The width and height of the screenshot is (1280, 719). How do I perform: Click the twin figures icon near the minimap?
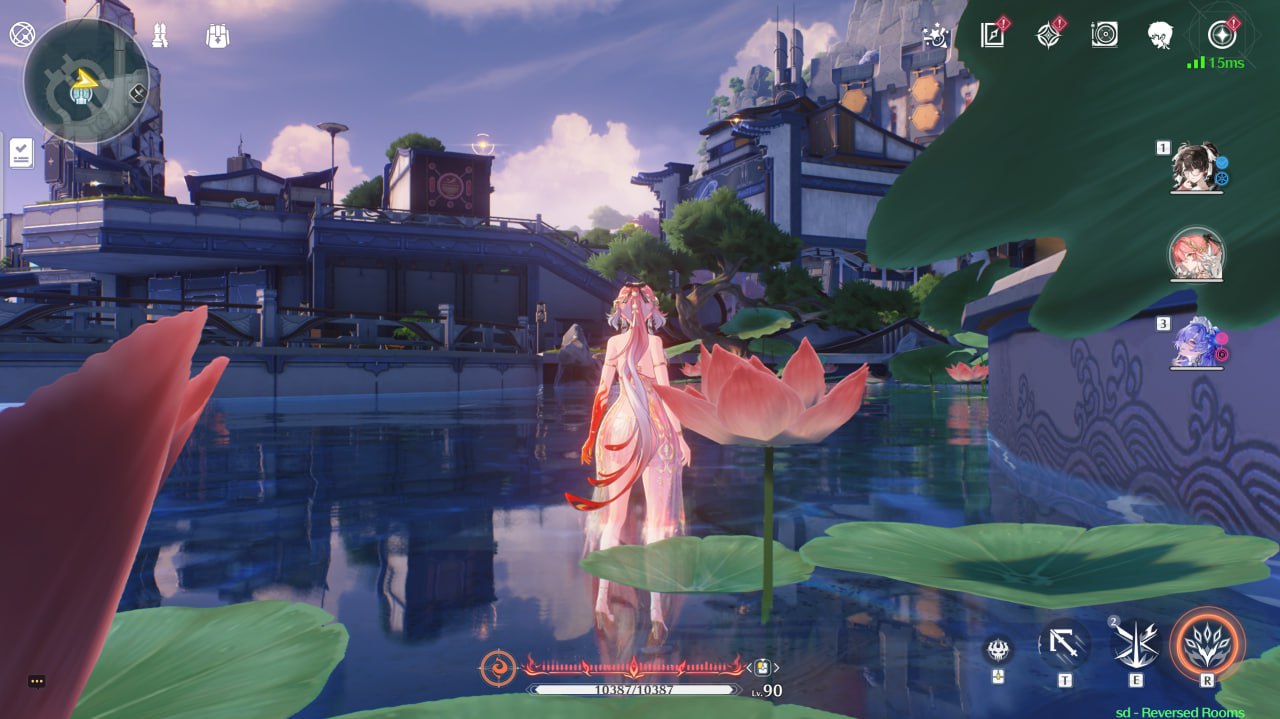159,36
